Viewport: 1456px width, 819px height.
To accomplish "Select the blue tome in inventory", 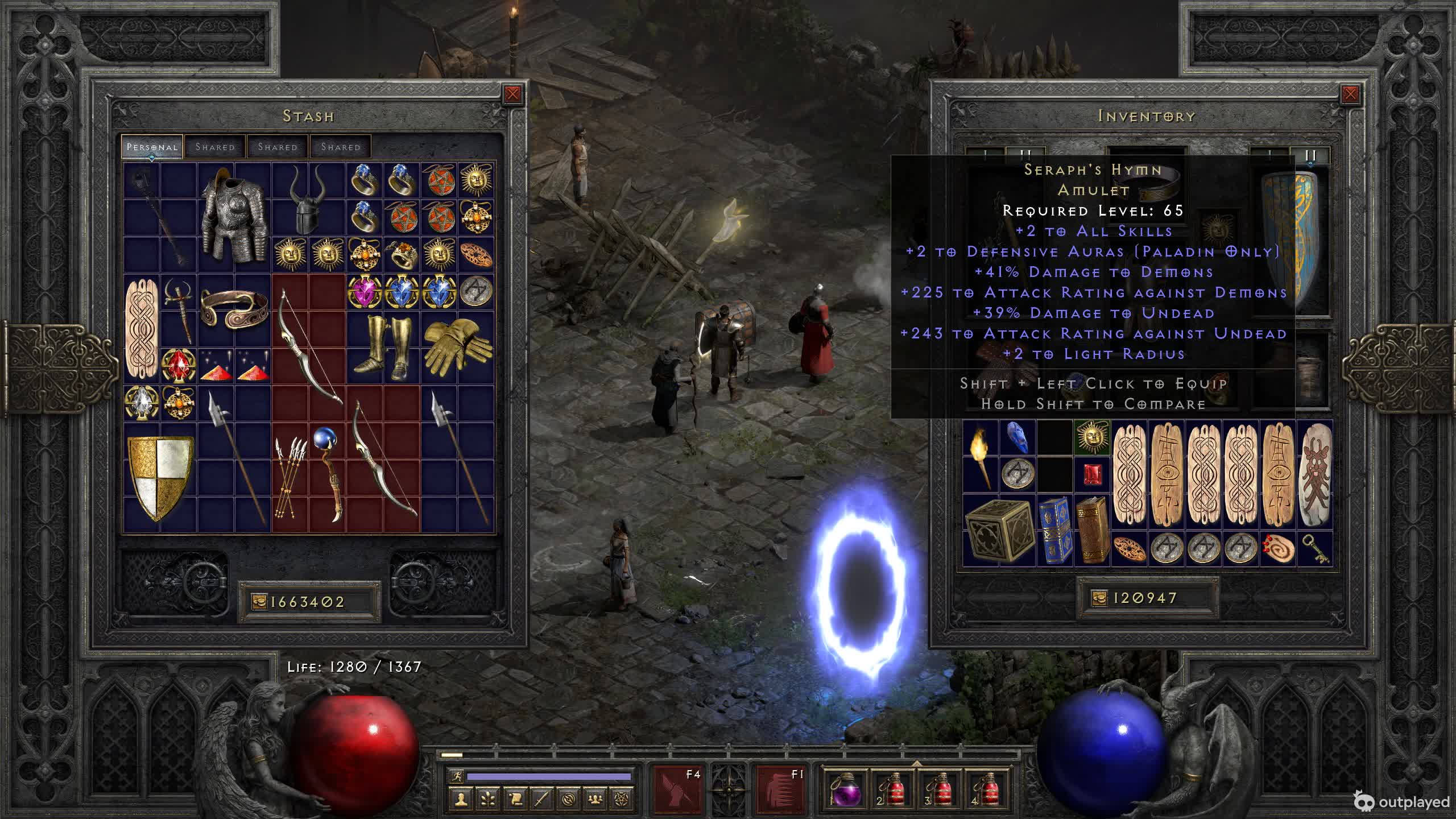I will tap(1055, 531).
